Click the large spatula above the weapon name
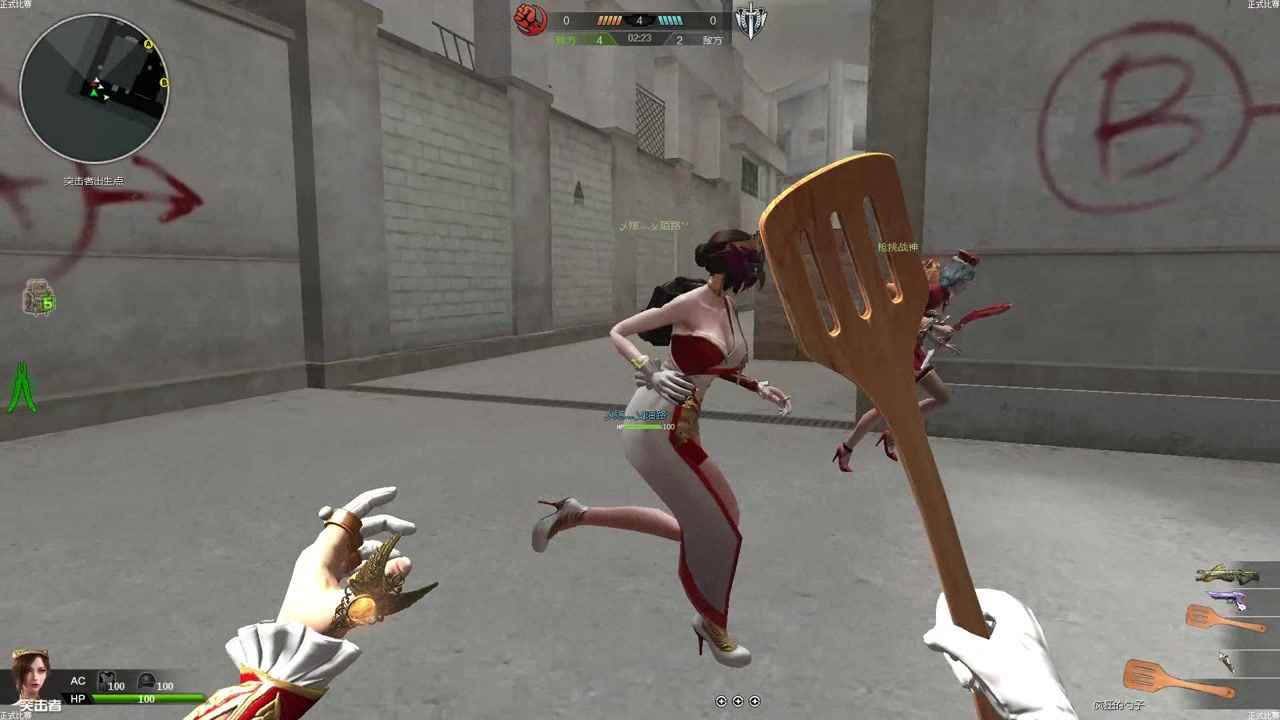Screen dimensions: 1280x720 pyautogui.click(x=1174, y=680)
